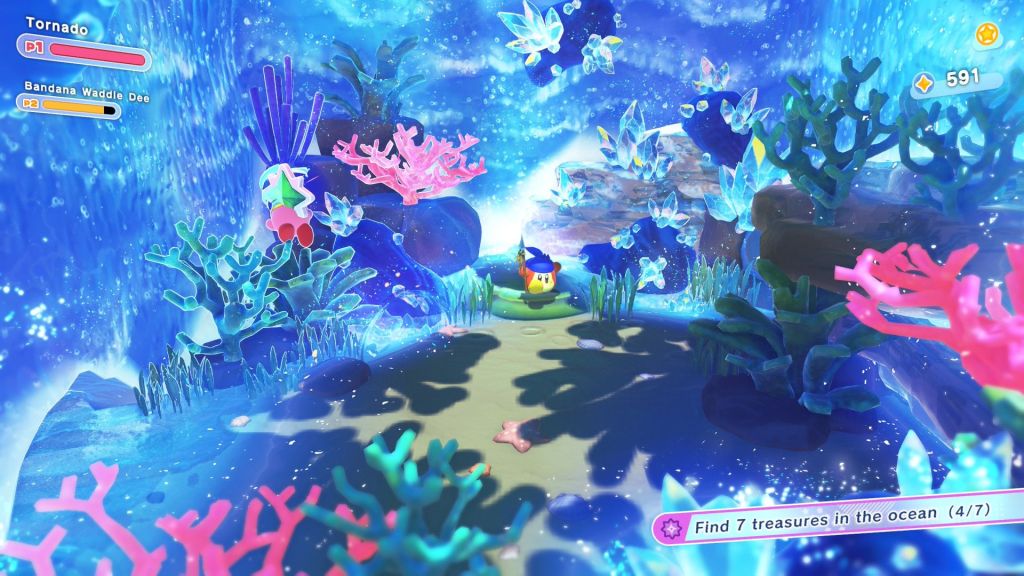1024x576 pixels.
Task: Select the Tornado copy ability label
Action: (x=57, y=29)
